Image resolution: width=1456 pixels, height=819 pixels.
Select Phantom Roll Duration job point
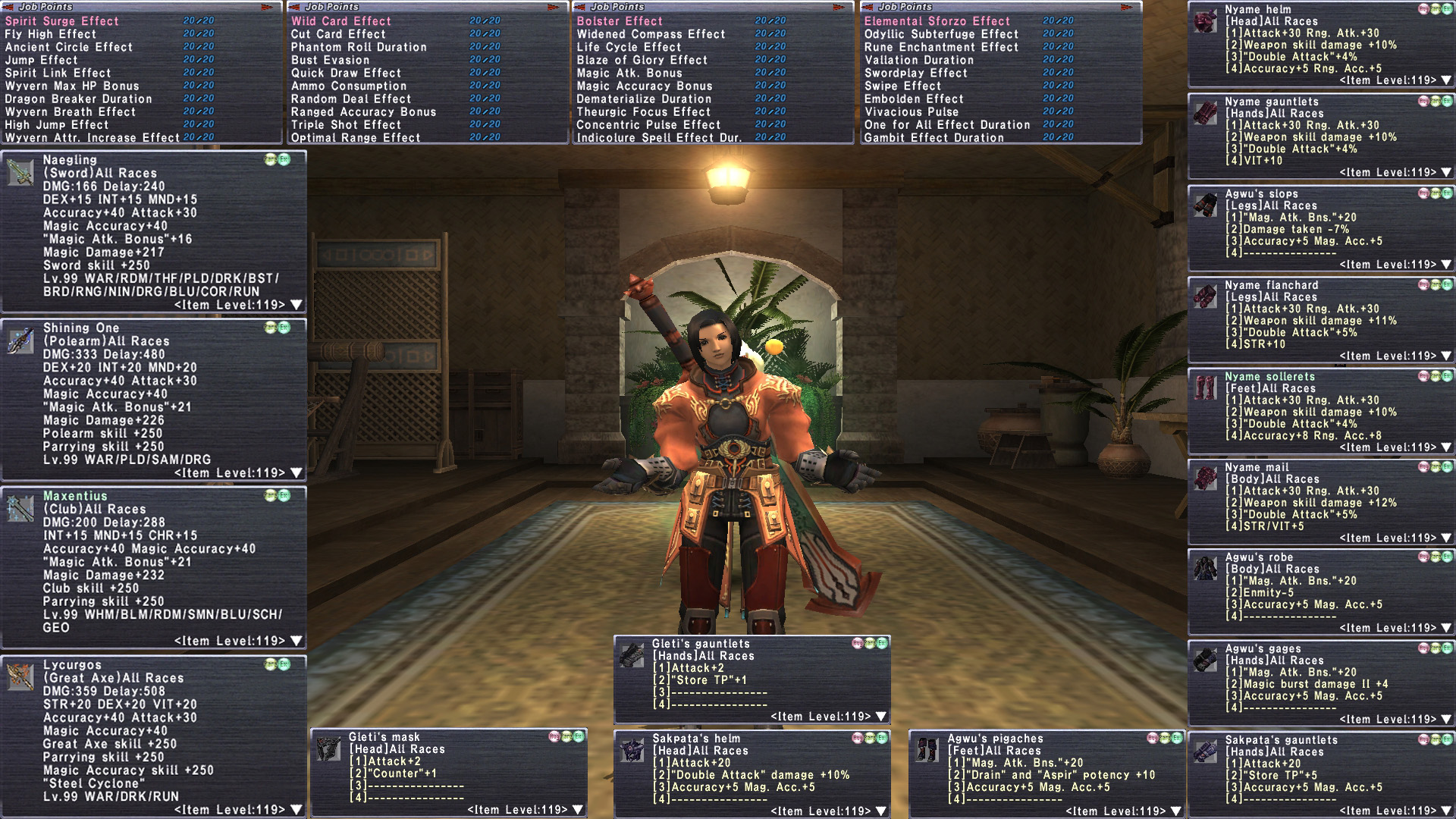[x=359, y=47]
